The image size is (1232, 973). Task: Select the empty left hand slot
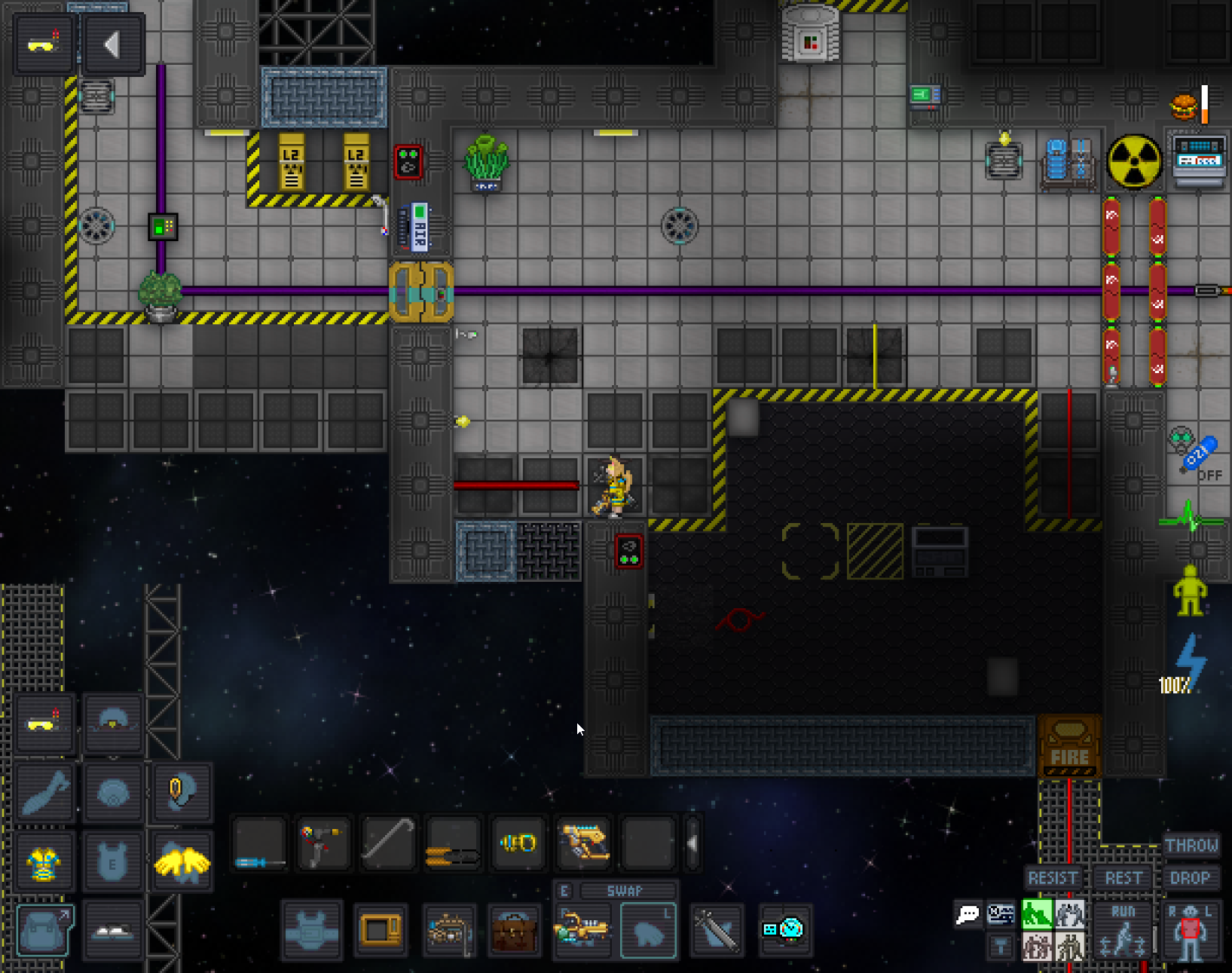pos(648,932)
